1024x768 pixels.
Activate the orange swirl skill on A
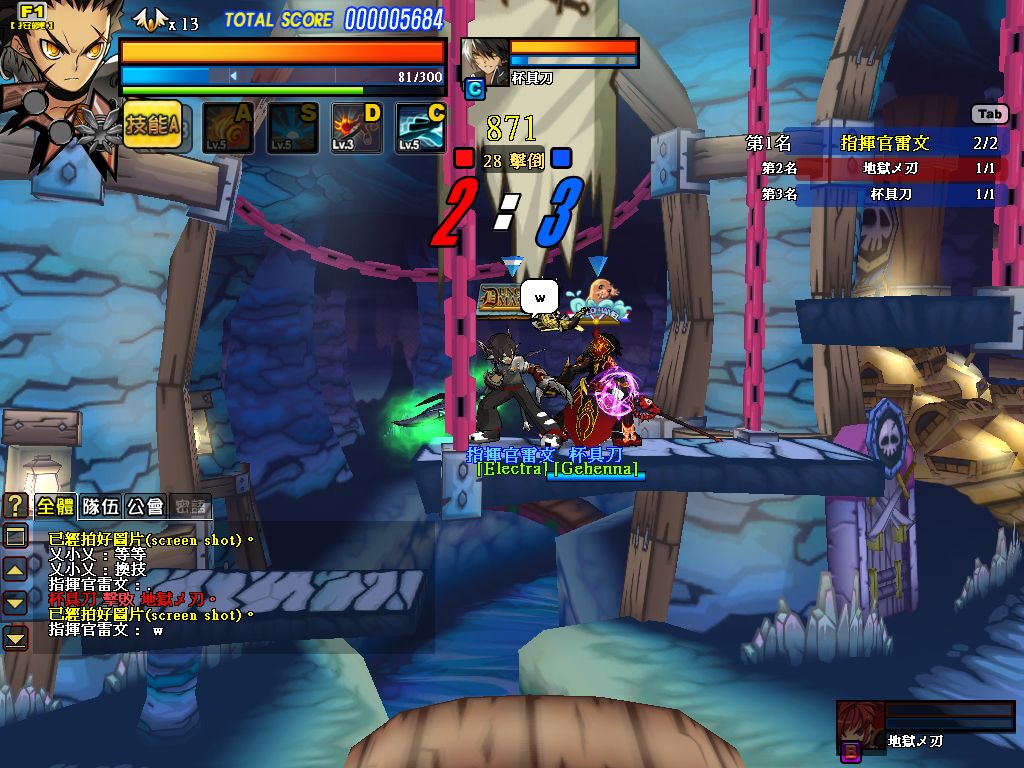[x=228, y=128]
